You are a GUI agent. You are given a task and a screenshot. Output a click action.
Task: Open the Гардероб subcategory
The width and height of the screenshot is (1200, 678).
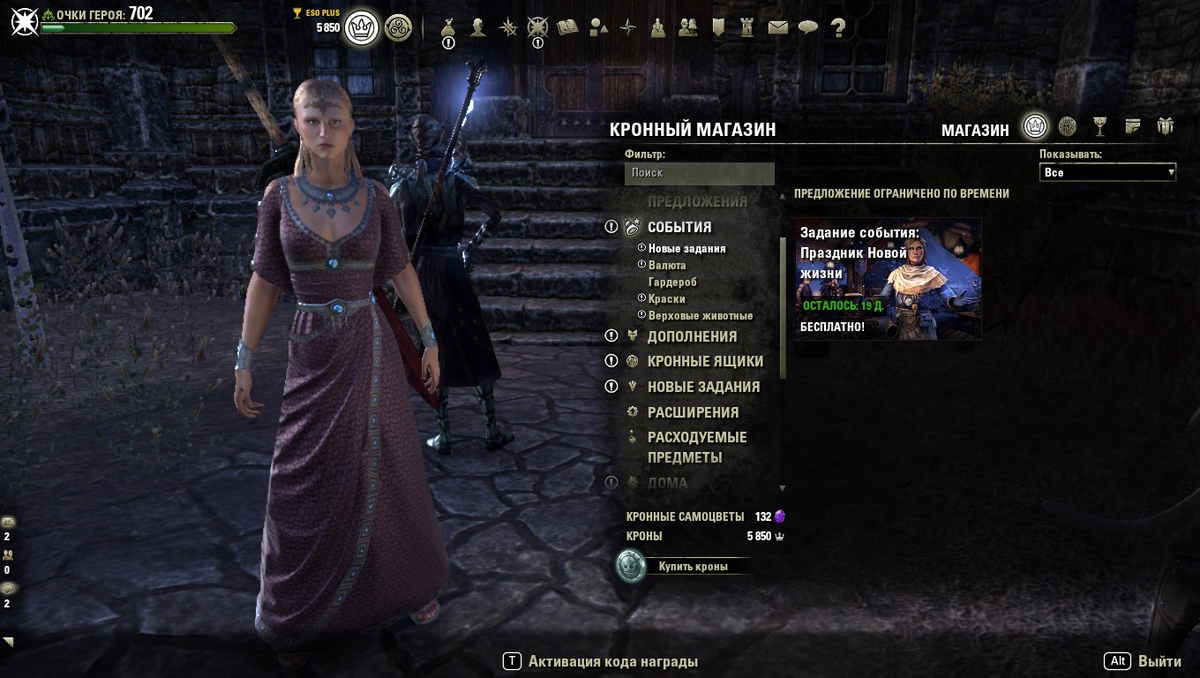672,282
